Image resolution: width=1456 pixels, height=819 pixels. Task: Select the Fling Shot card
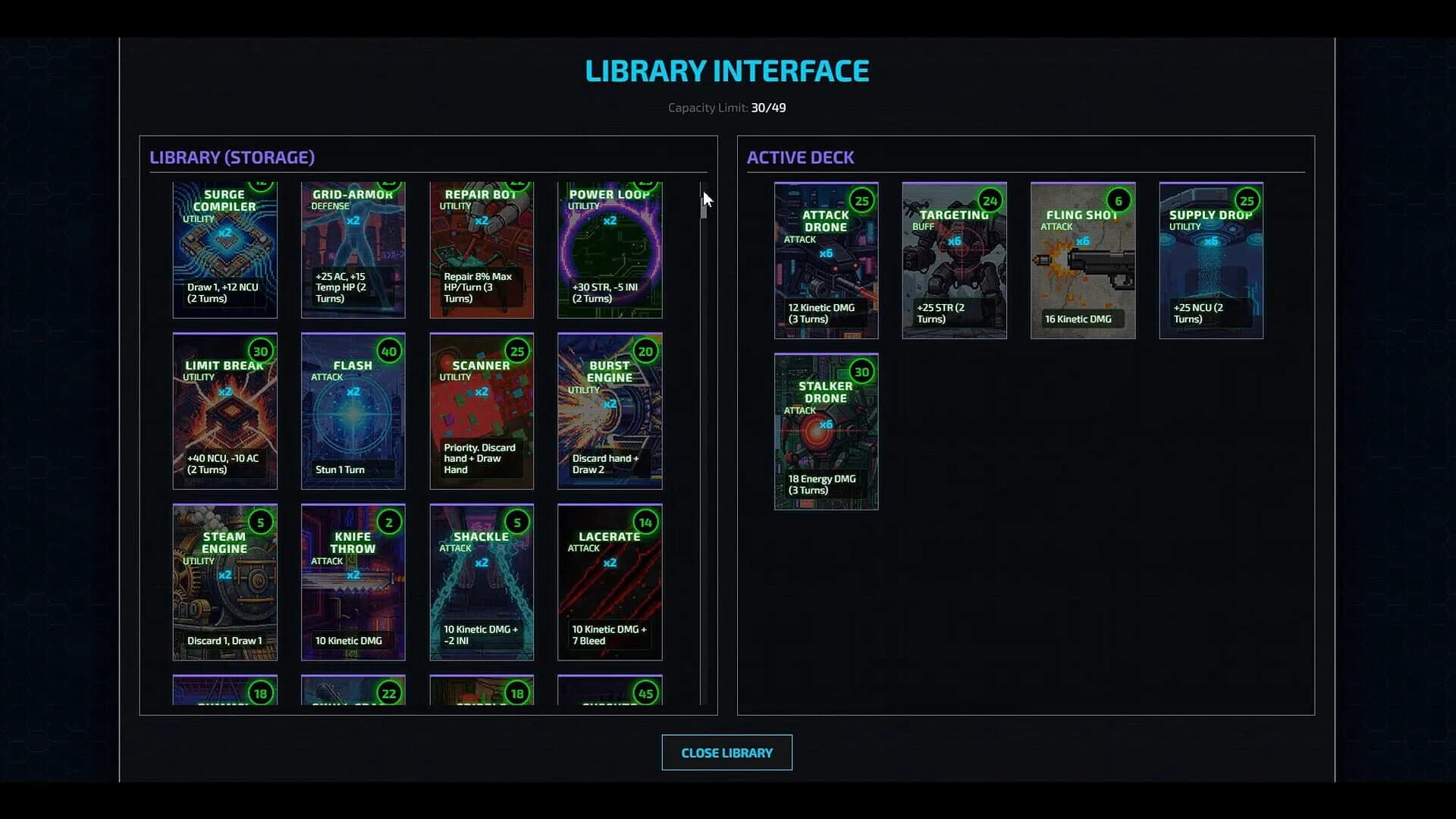pos(1082,260)
